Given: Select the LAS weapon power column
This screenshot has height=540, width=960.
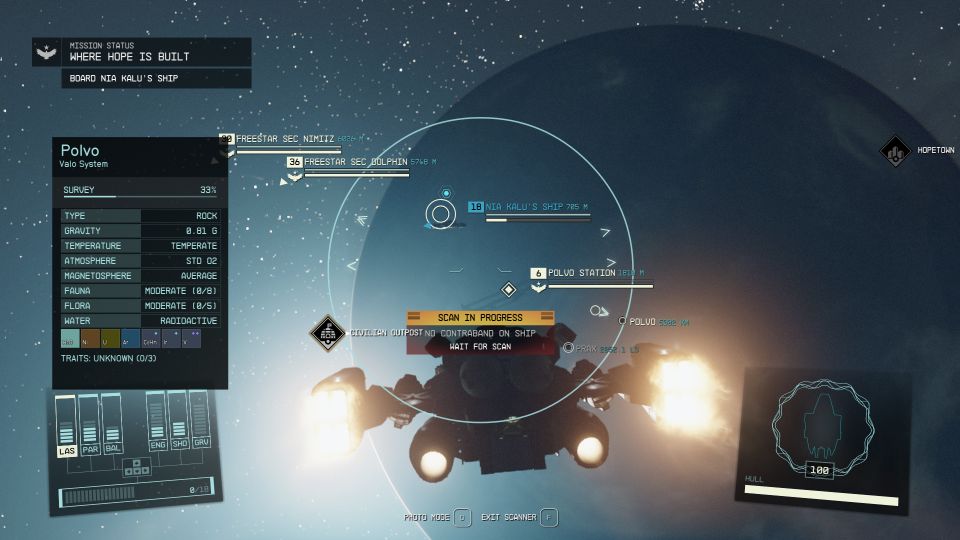Looking at the screenshot, I should (x=67, y=427).
